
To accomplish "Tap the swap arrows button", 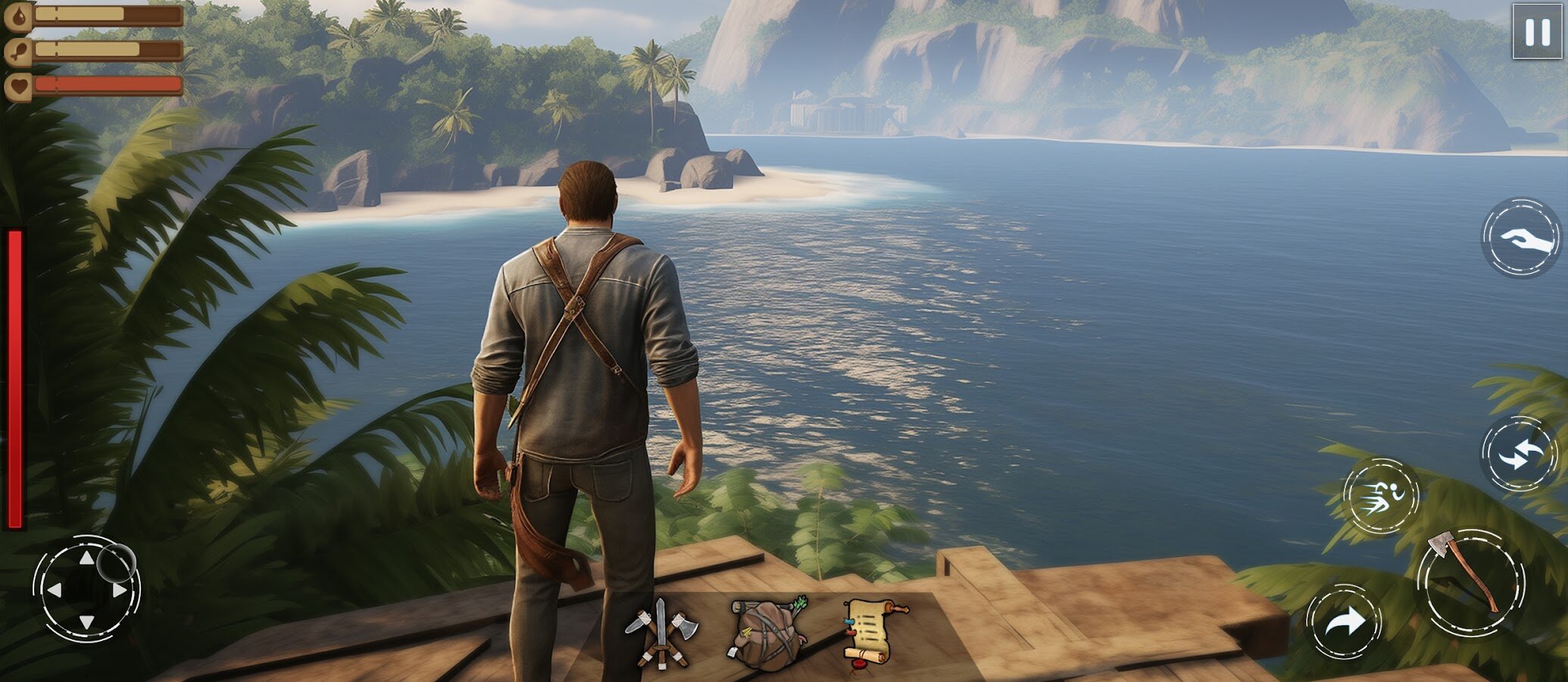I will tap(1519, 455).
